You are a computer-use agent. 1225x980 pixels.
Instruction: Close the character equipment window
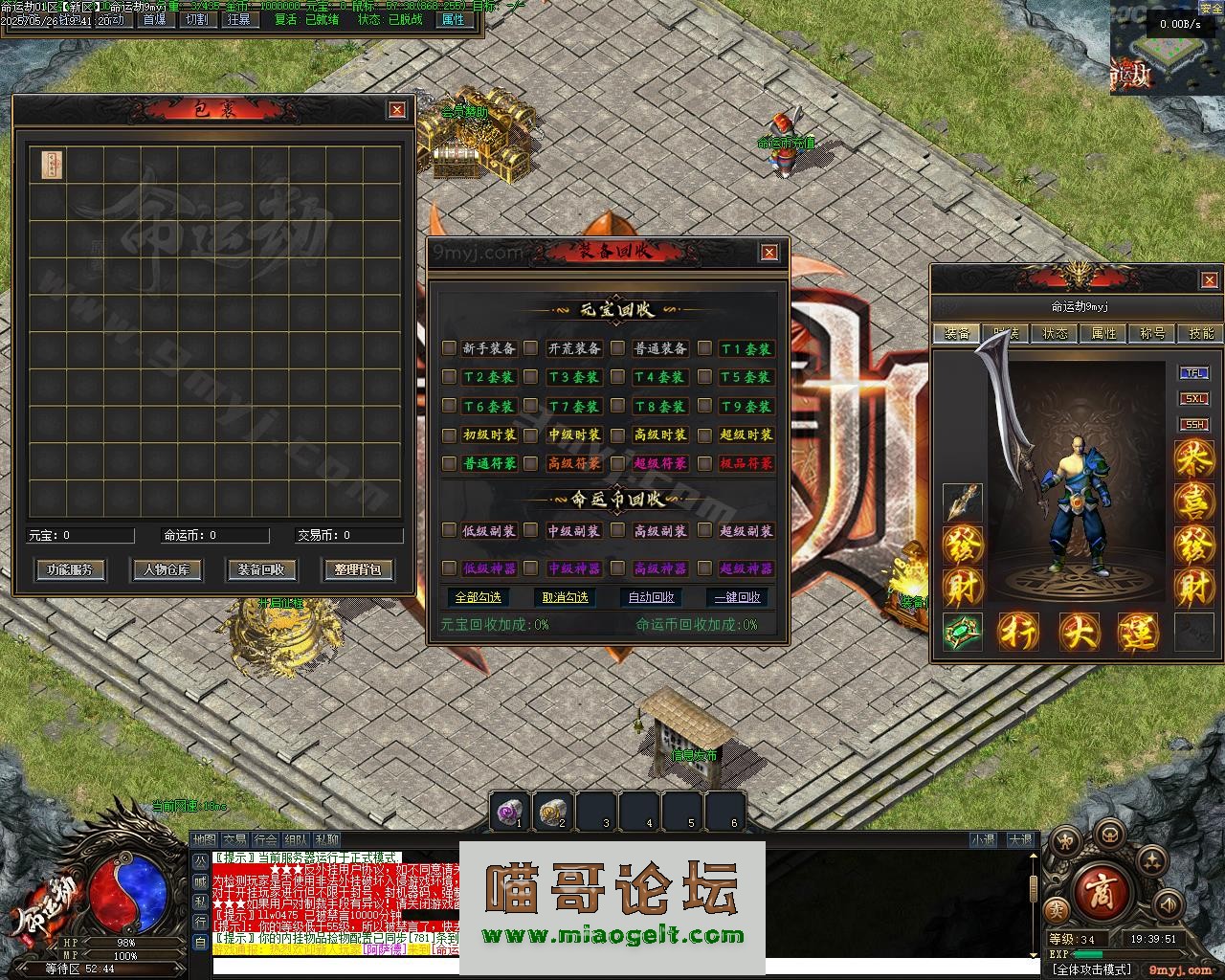[1209, 279]
